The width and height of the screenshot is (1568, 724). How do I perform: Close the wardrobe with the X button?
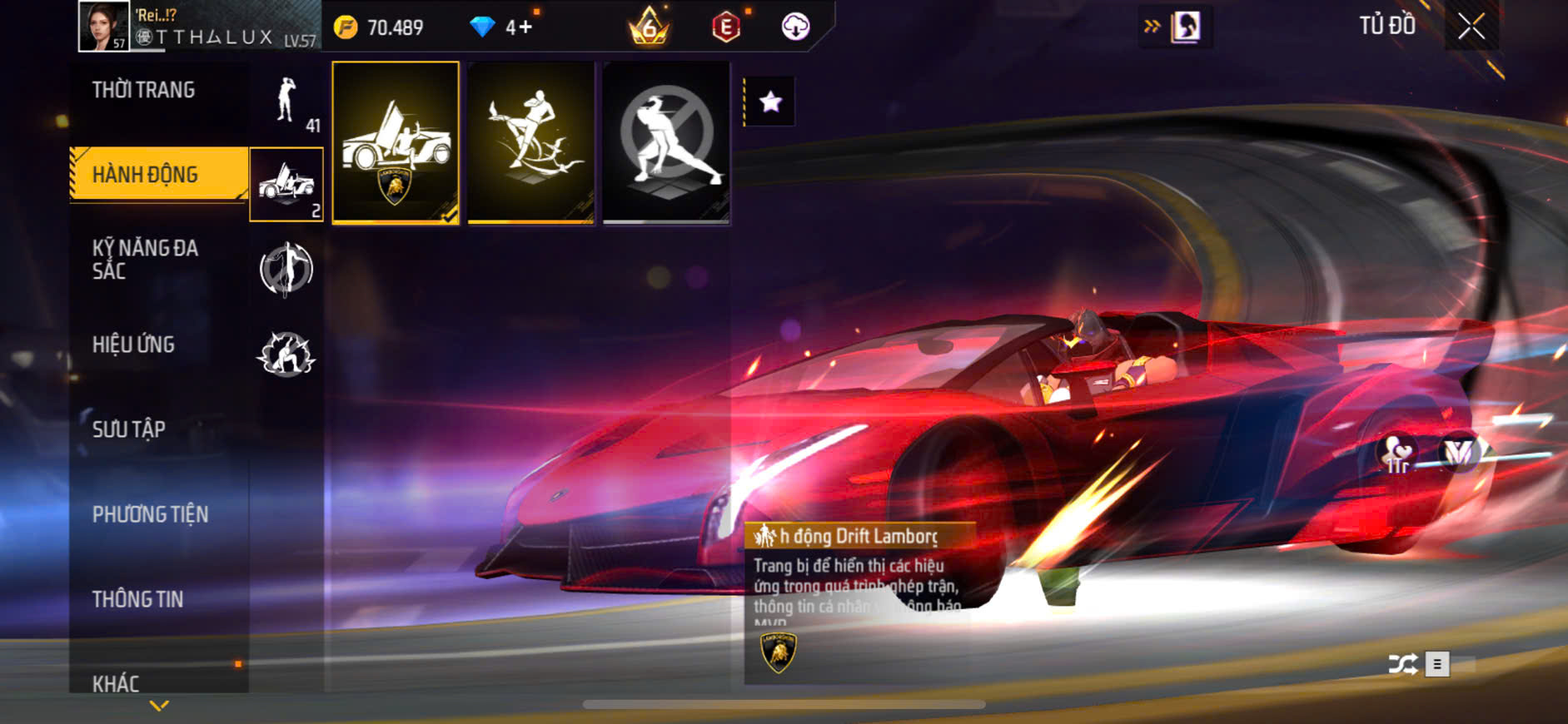pyautogui.click(x=1471, y=27)
